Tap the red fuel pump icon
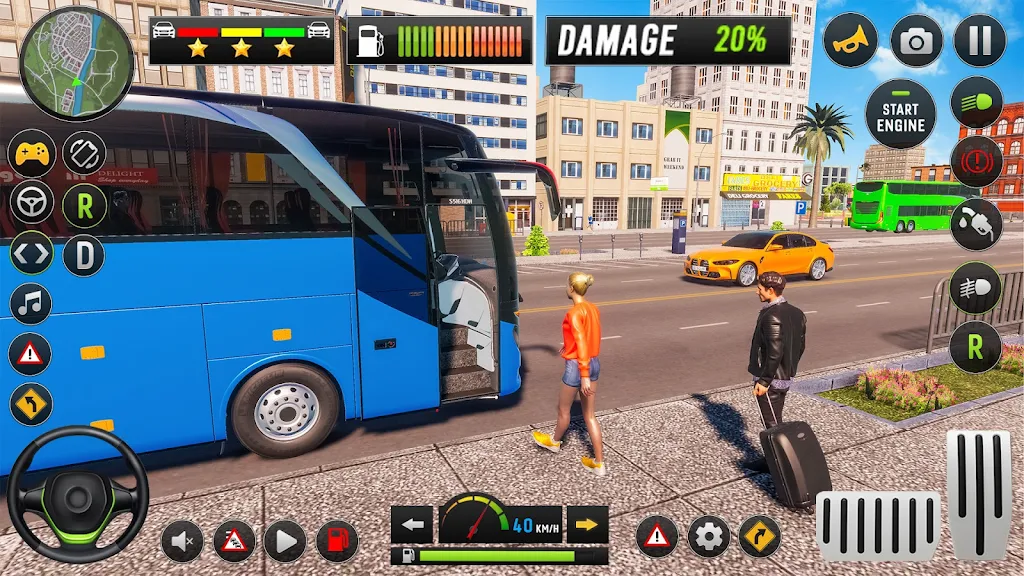 (337, 541)
